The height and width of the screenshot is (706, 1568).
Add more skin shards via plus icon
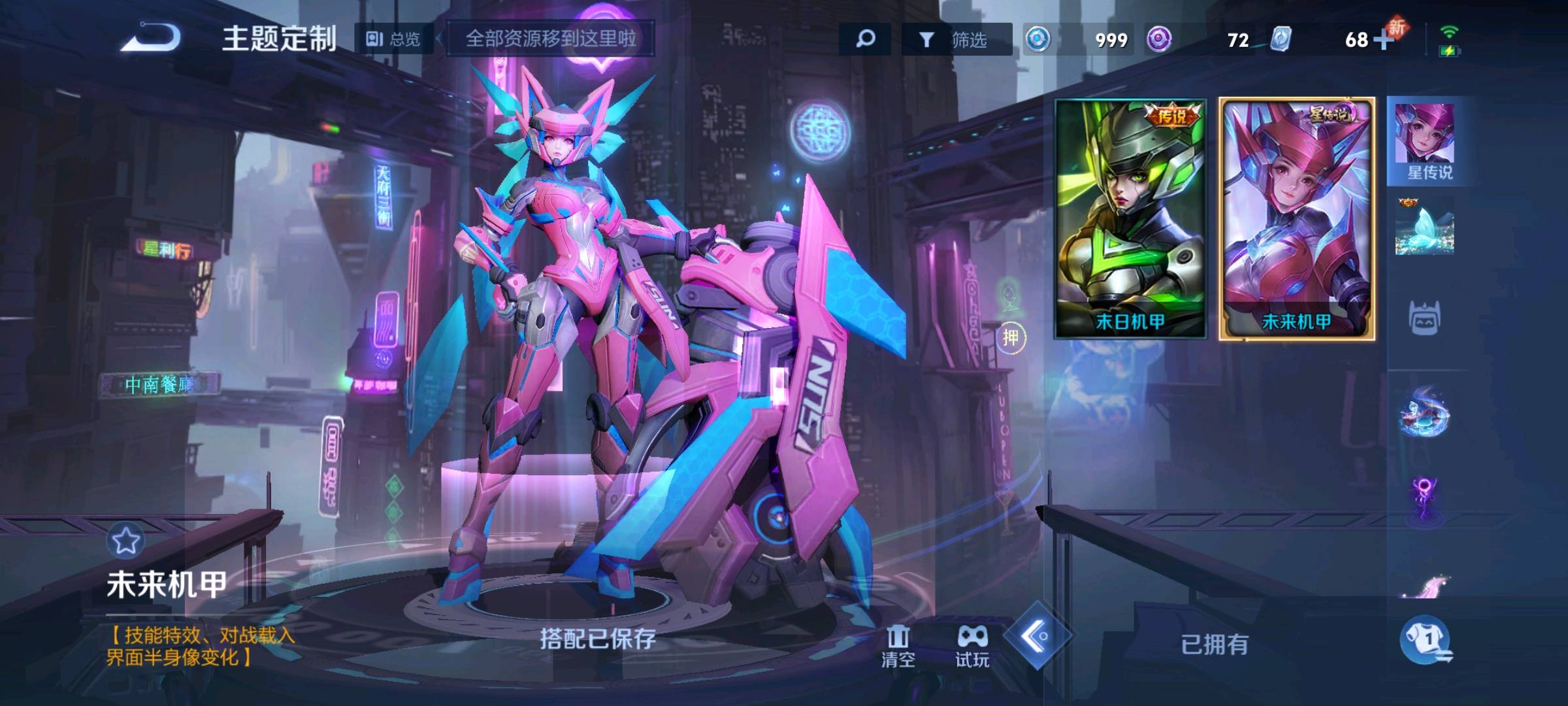point(1382,40)
